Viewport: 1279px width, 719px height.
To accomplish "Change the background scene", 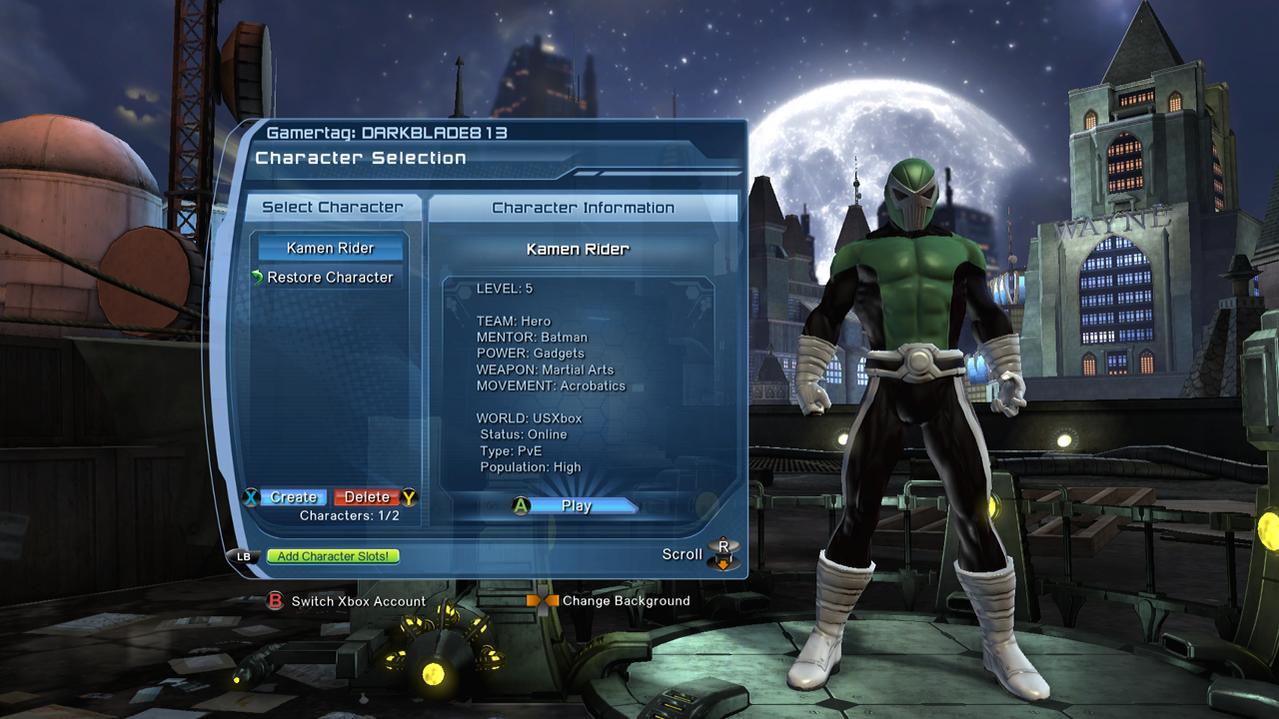I will click(625, 601).
